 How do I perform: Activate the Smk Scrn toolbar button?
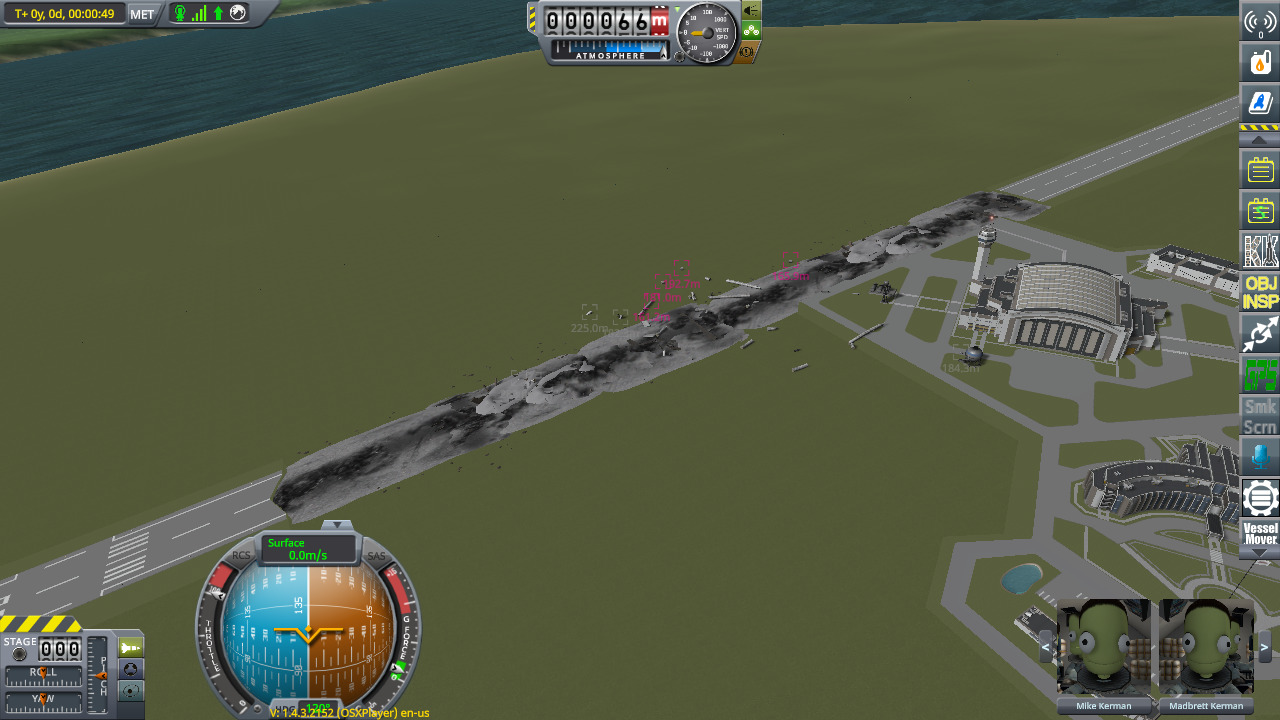[x=1260, y=416]
